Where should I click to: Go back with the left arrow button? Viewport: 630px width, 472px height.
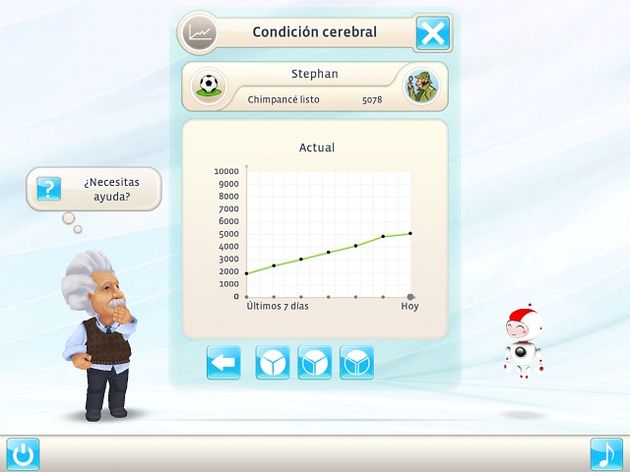click(224, 362)
